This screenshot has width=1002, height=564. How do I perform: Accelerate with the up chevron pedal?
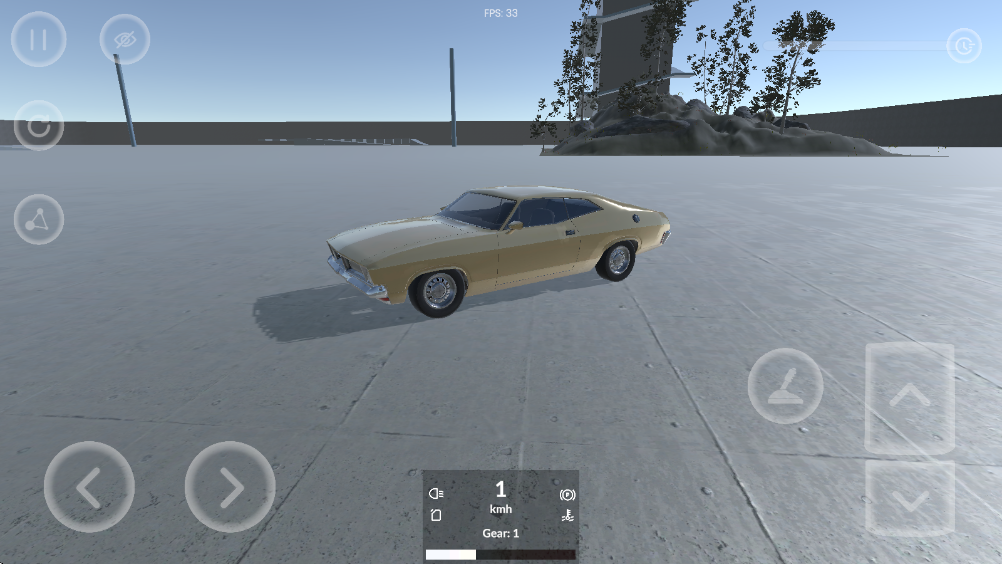tap(909, 397)
